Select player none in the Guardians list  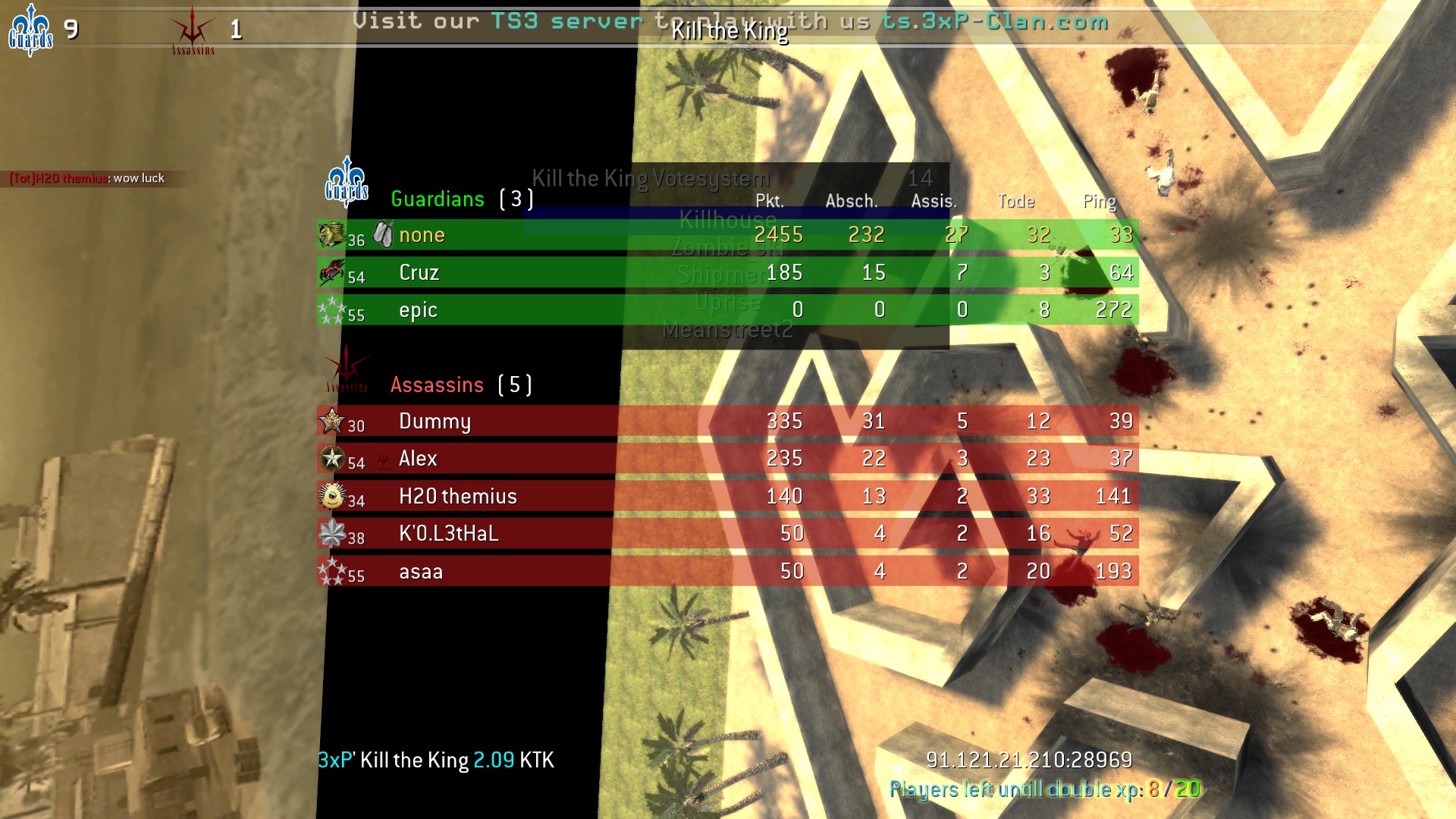coord(422,235)
